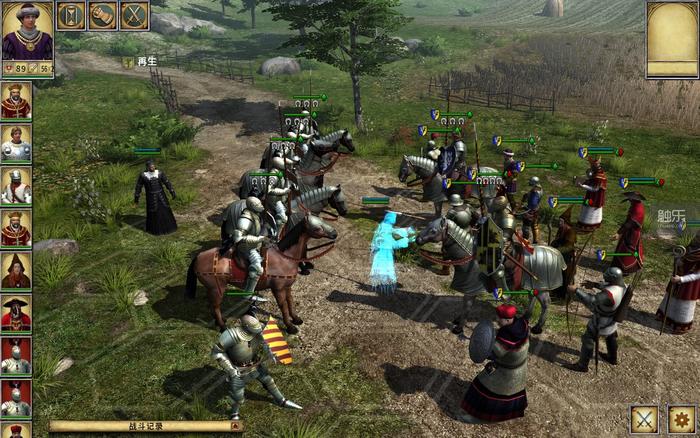
Task: Select the crowned king in red portrait
Action: 16,101
